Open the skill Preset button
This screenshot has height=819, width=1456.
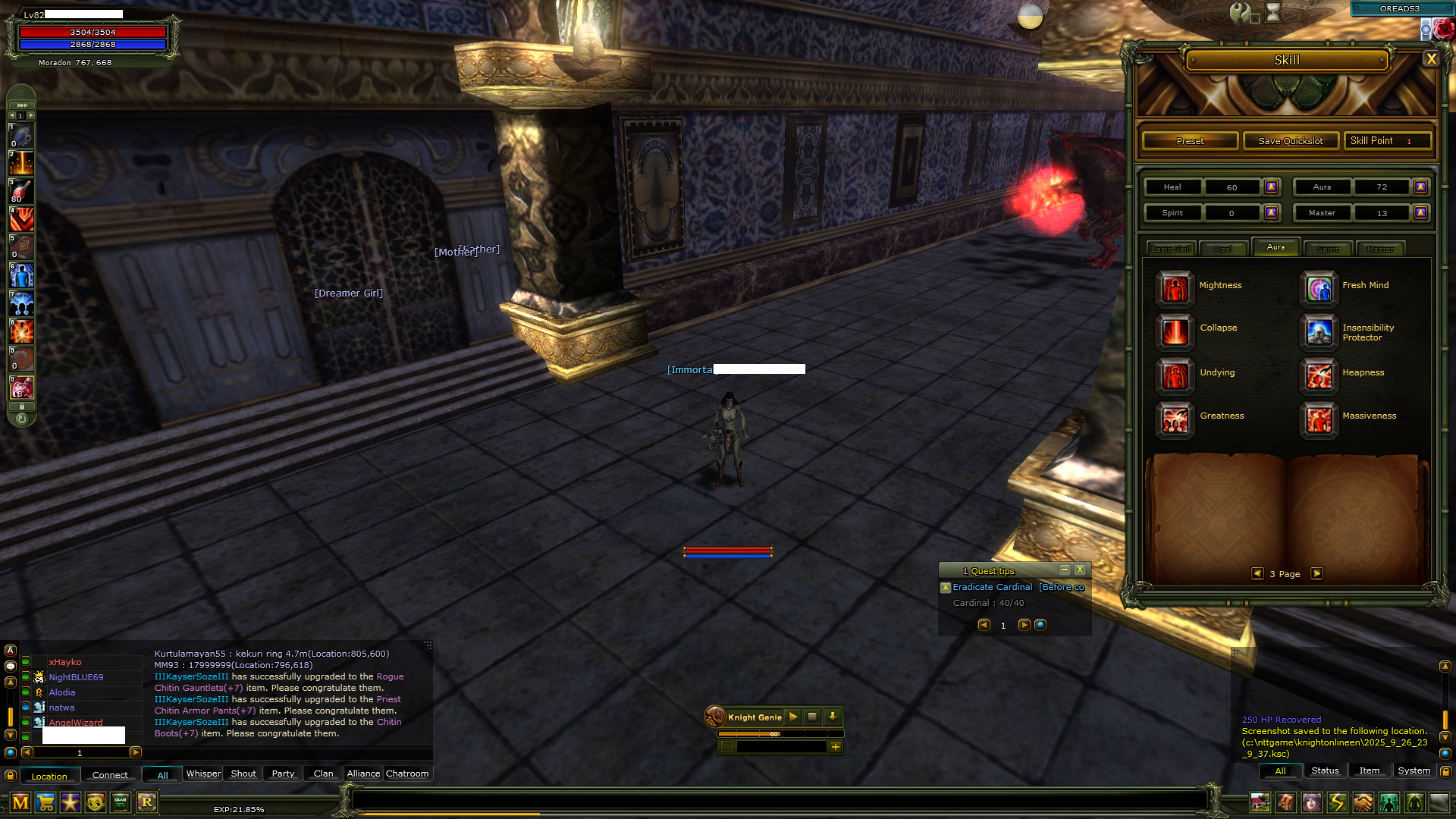[x=1190, y=141]
